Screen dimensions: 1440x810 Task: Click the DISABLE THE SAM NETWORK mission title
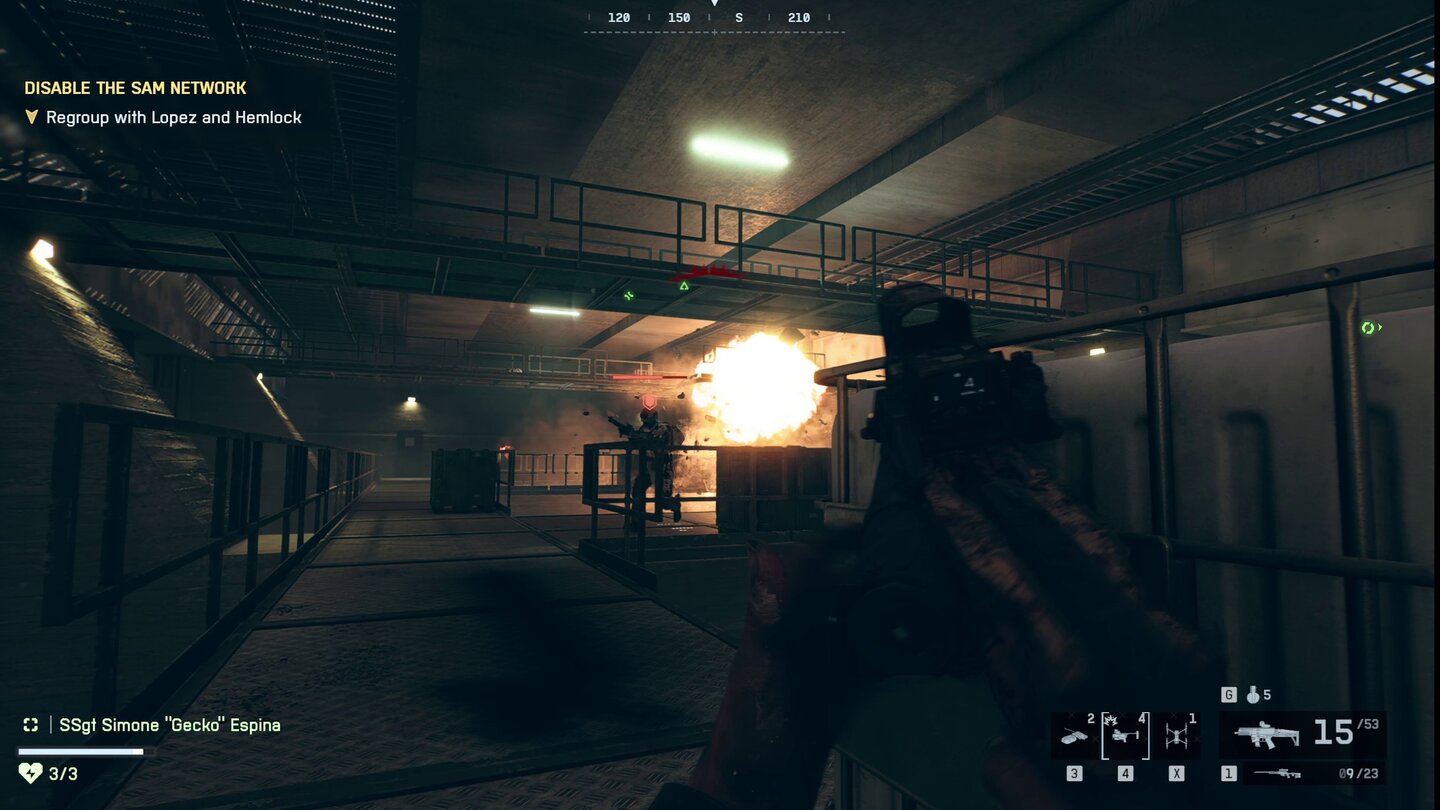click(136, 87)
